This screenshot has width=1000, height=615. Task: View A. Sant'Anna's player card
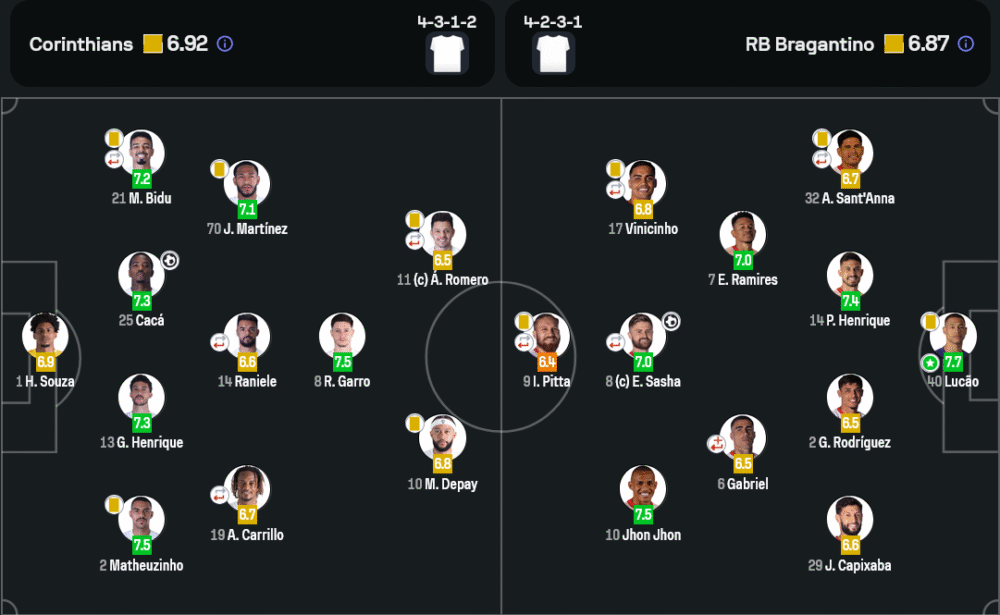(x=850, y=154)
